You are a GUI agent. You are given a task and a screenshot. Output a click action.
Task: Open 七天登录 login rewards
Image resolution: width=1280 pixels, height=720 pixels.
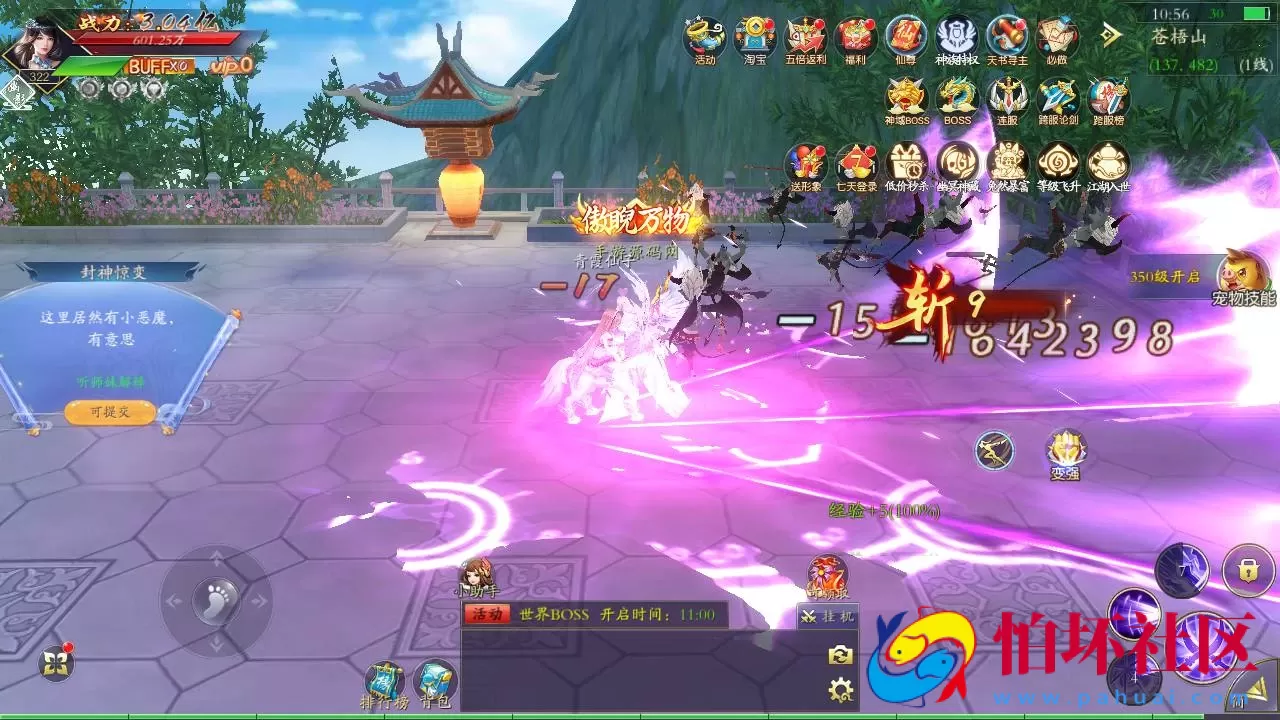click(x=855, y=163)
